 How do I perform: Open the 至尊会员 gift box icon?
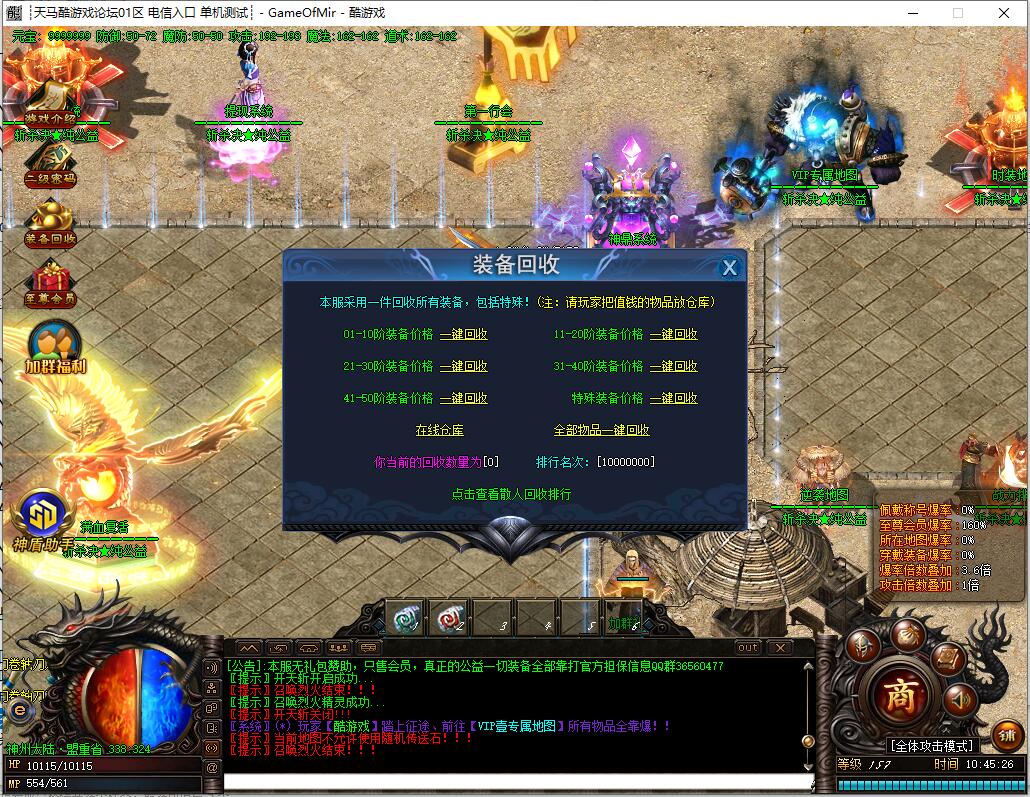(50, 283)
